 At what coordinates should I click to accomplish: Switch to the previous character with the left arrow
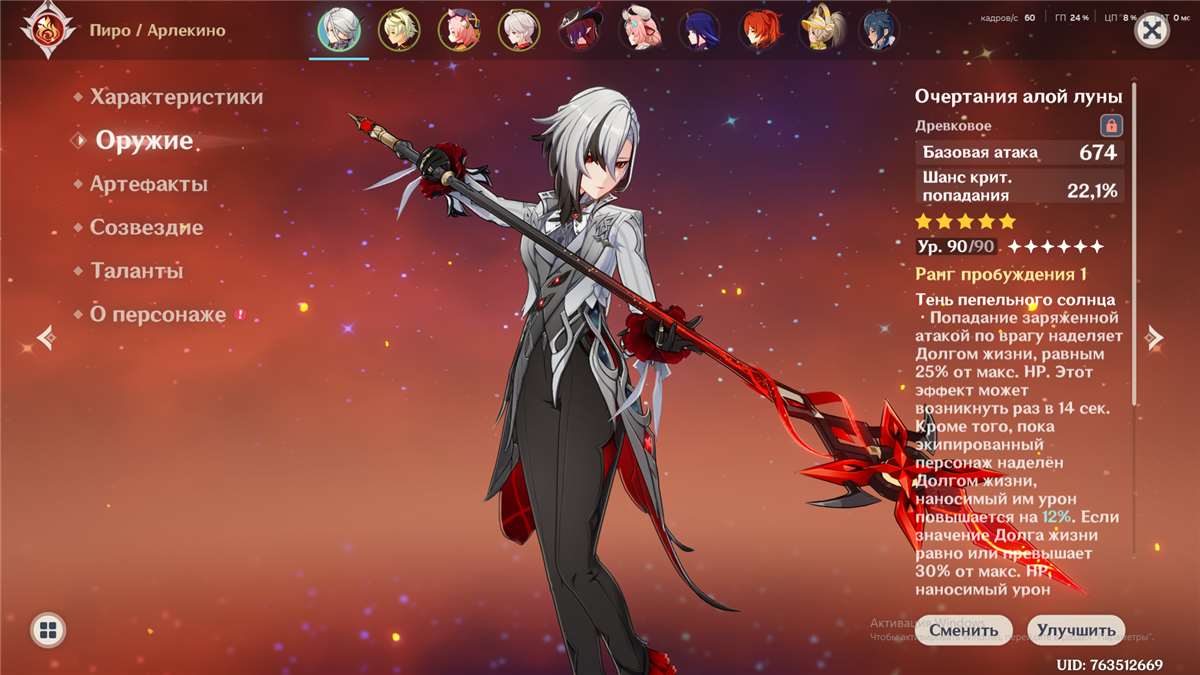[x=45, y=338]
